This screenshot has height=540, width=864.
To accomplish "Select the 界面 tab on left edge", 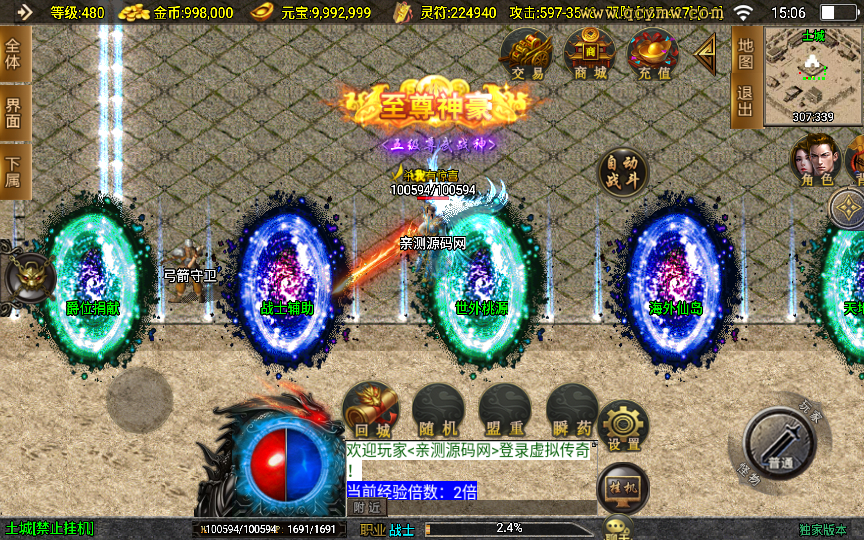I will 13,112.
